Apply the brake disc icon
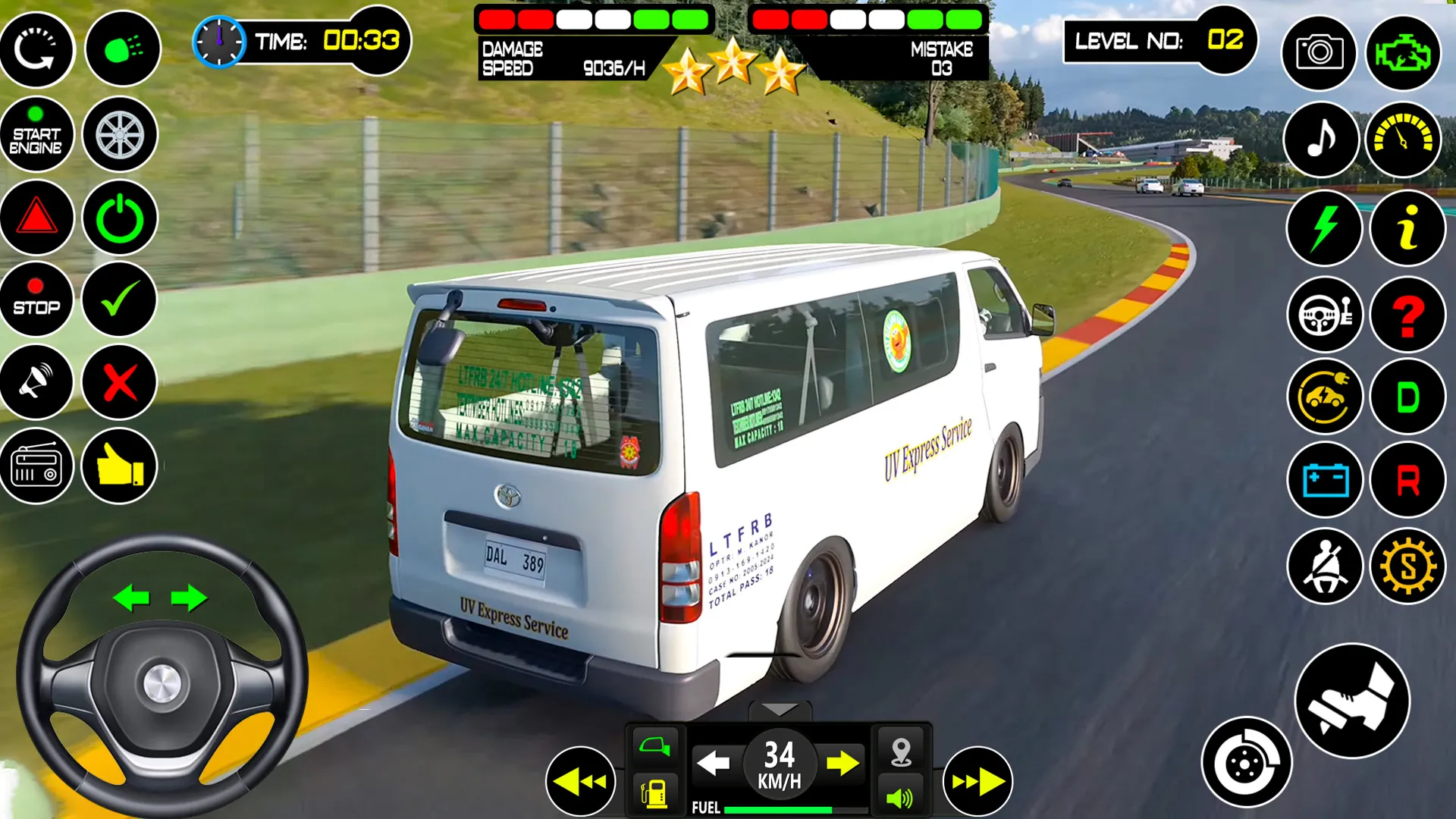This screenshot has width=1456, height=819. [1246, 761]
